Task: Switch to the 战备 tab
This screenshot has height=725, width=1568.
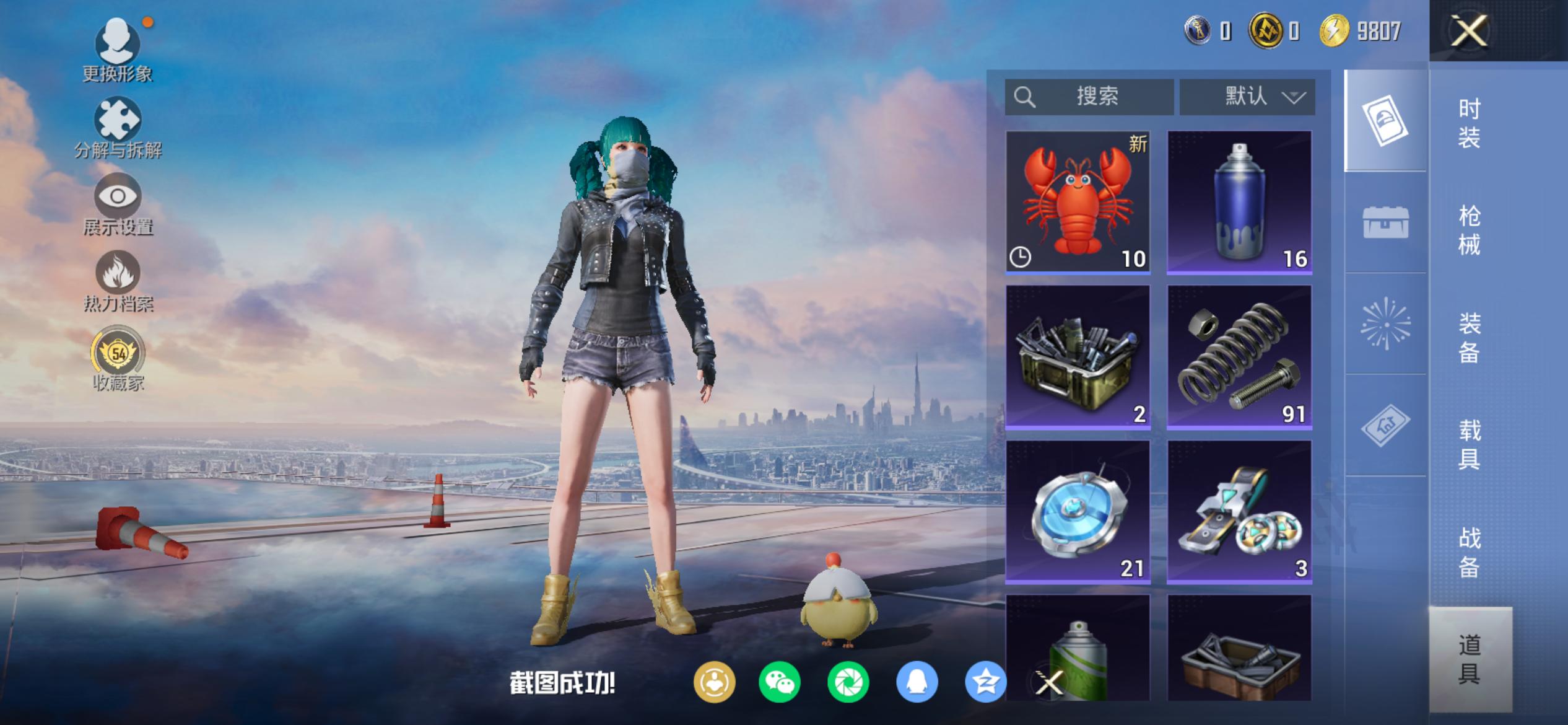Action: [1469, 552]
